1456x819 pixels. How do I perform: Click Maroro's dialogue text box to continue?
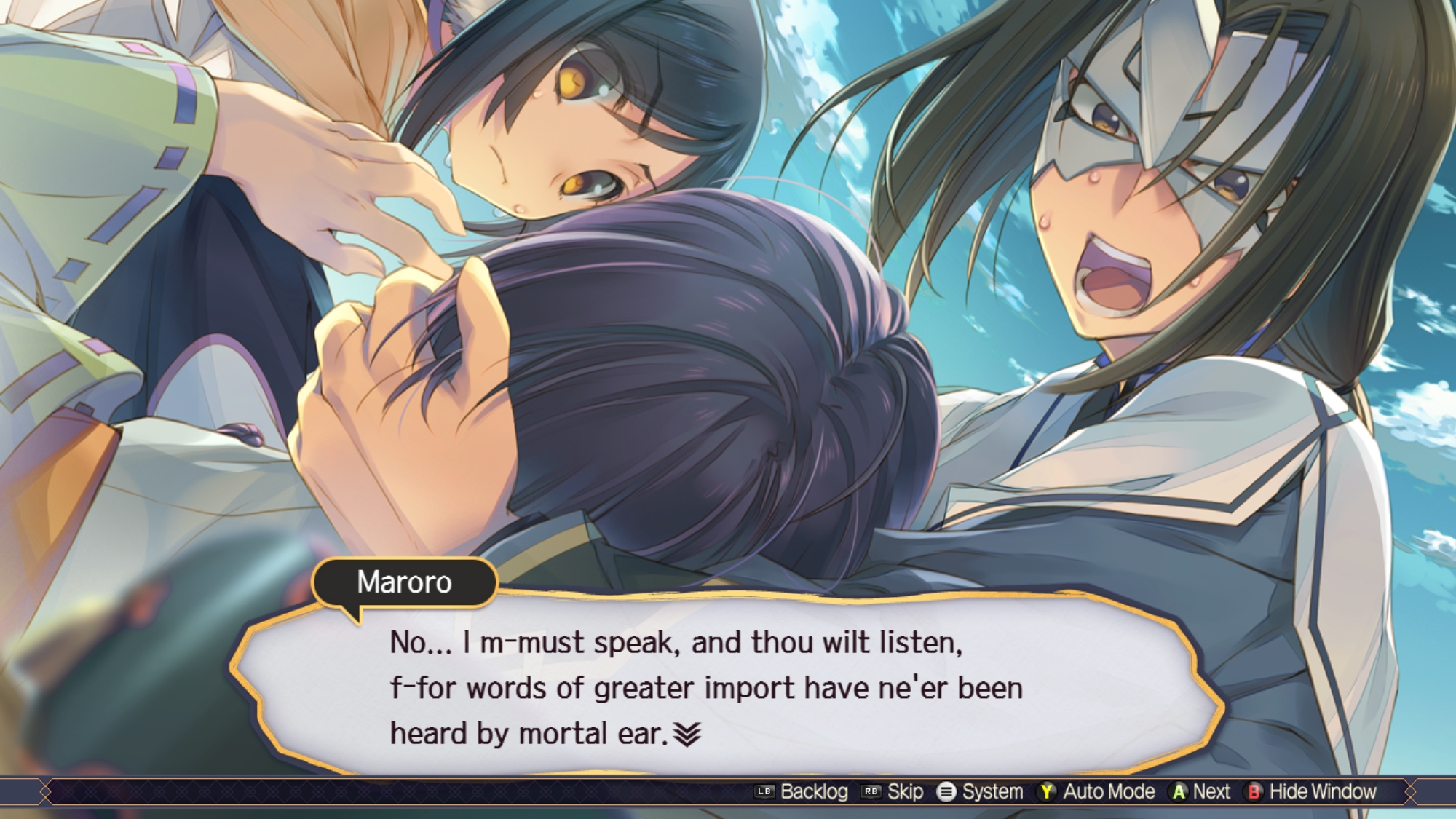pos(728,688)
